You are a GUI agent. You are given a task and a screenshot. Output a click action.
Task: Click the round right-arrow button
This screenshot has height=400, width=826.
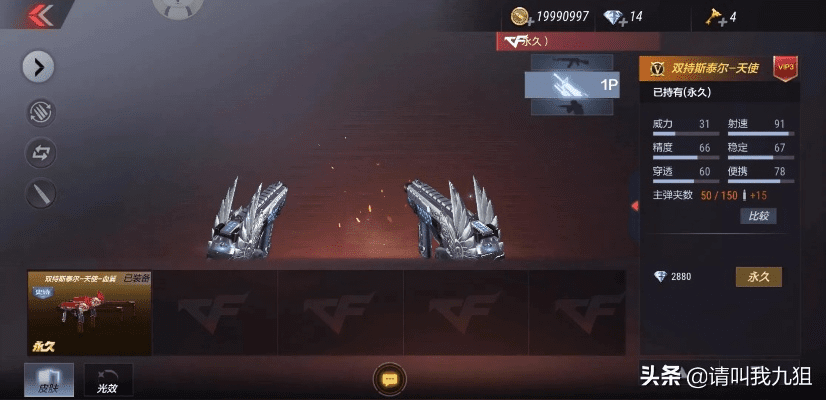point(38,67)
